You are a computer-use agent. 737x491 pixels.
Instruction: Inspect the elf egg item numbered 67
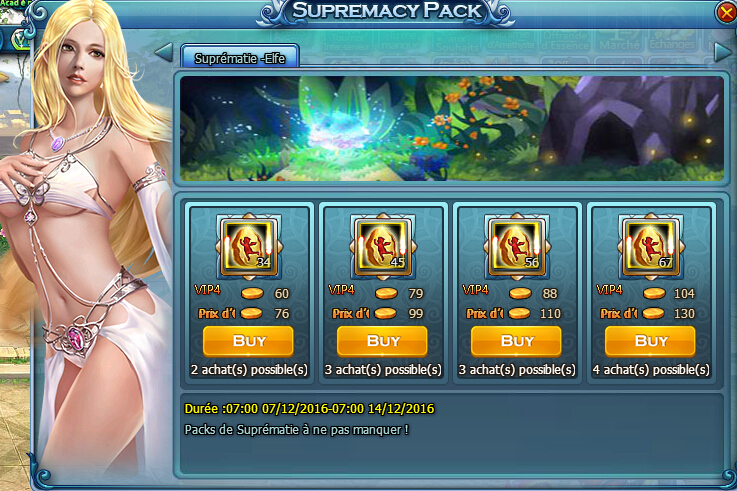click(650, 247)
